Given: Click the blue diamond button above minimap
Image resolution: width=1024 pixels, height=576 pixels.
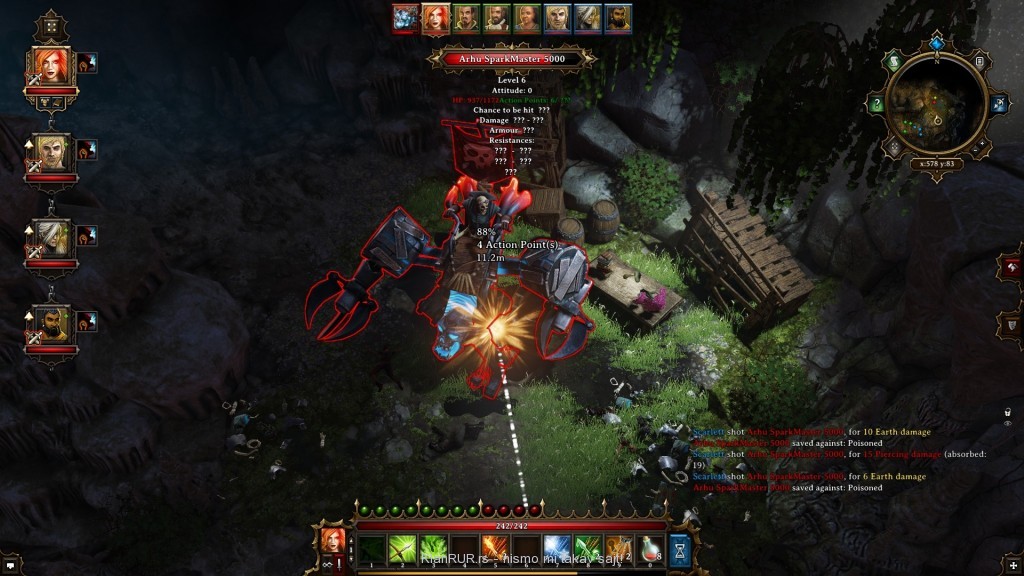Looking at the screenshot, I should (x=936, y=44).
